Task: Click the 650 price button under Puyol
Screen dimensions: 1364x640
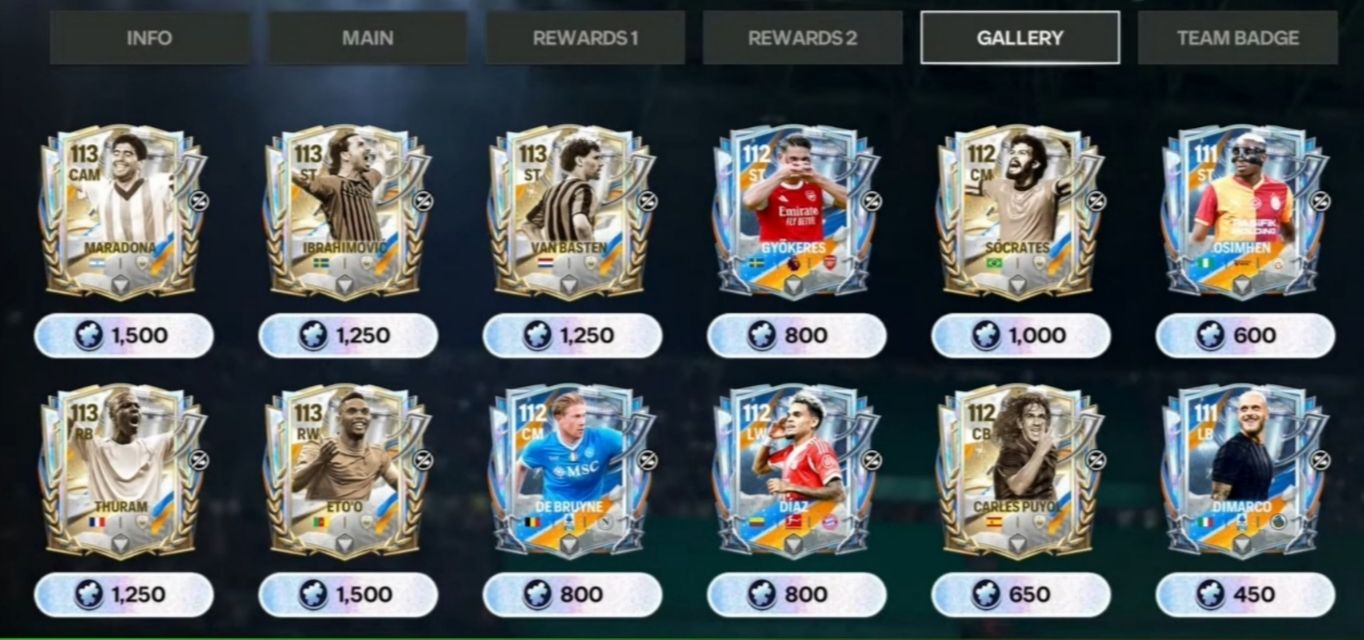Action: tap(1020, 595)
